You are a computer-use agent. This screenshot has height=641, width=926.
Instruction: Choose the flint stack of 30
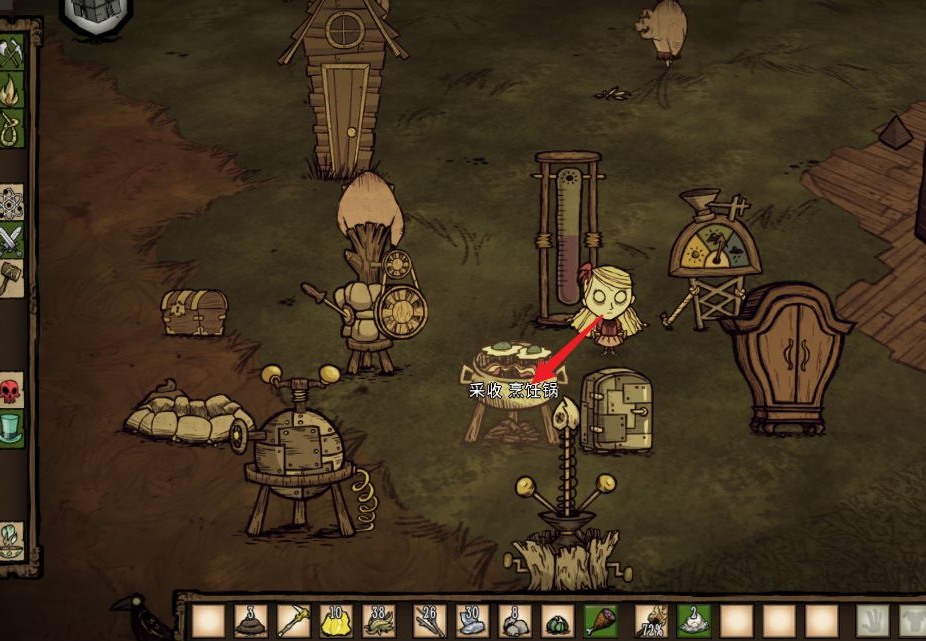(x=473, y=621)
